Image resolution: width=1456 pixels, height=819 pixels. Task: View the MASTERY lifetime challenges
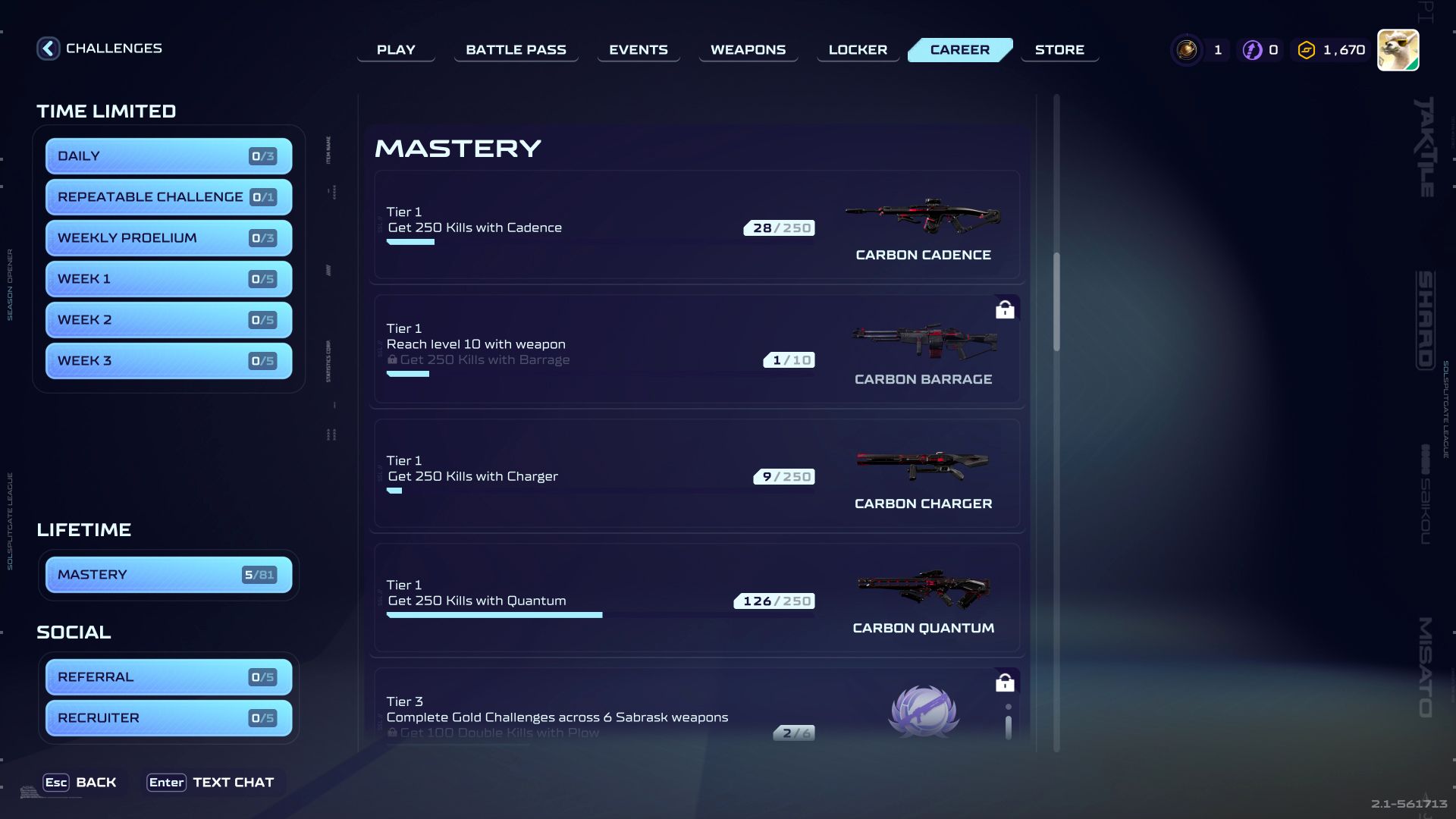click(168, 574)
